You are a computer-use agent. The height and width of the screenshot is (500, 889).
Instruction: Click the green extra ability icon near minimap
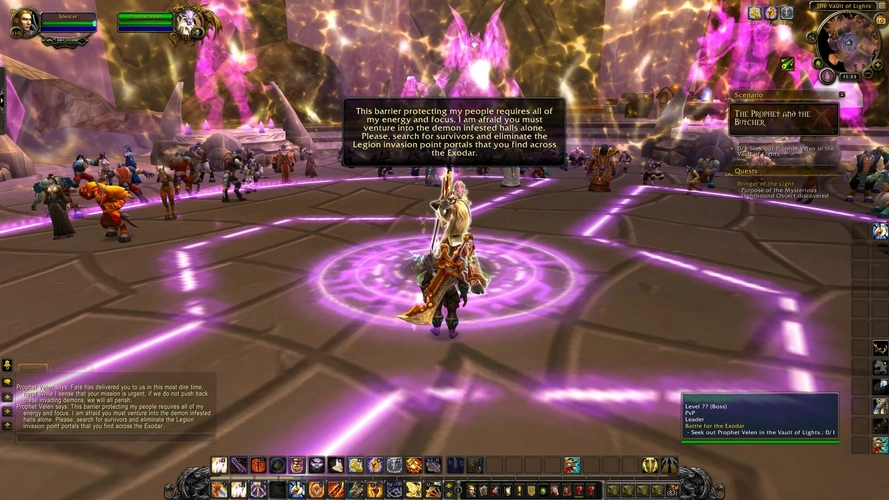[788, 63]
